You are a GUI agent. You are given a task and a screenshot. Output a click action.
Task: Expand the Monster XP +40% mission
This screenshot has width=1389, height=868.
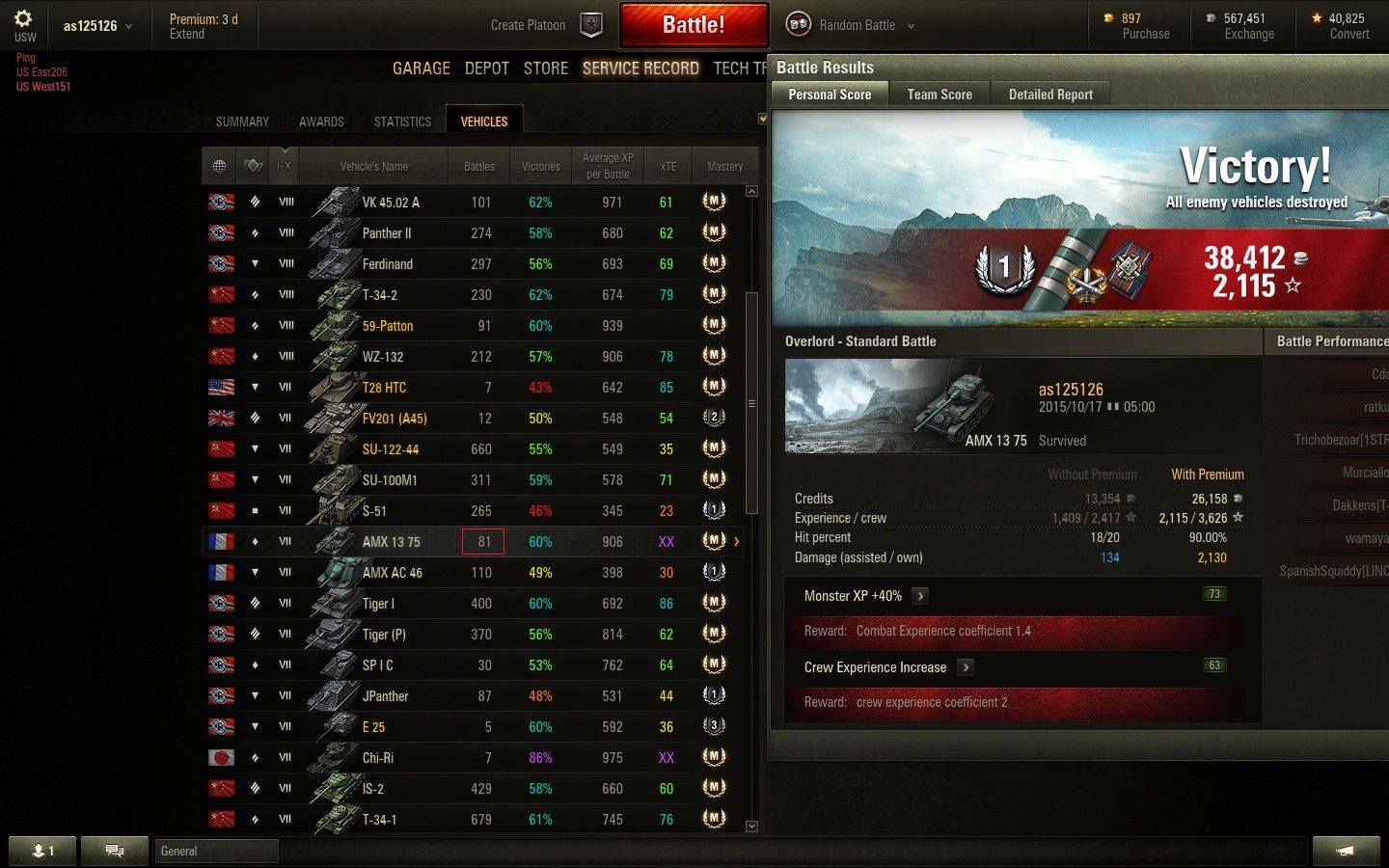pyautogui.click(x=920, y=596)
